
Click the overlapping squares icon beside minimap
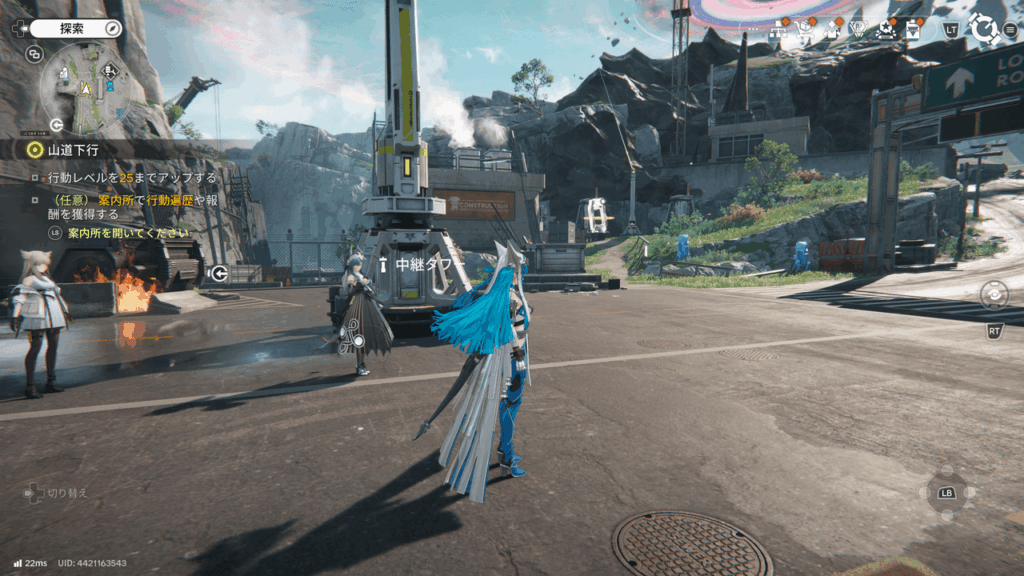[34, 54]
